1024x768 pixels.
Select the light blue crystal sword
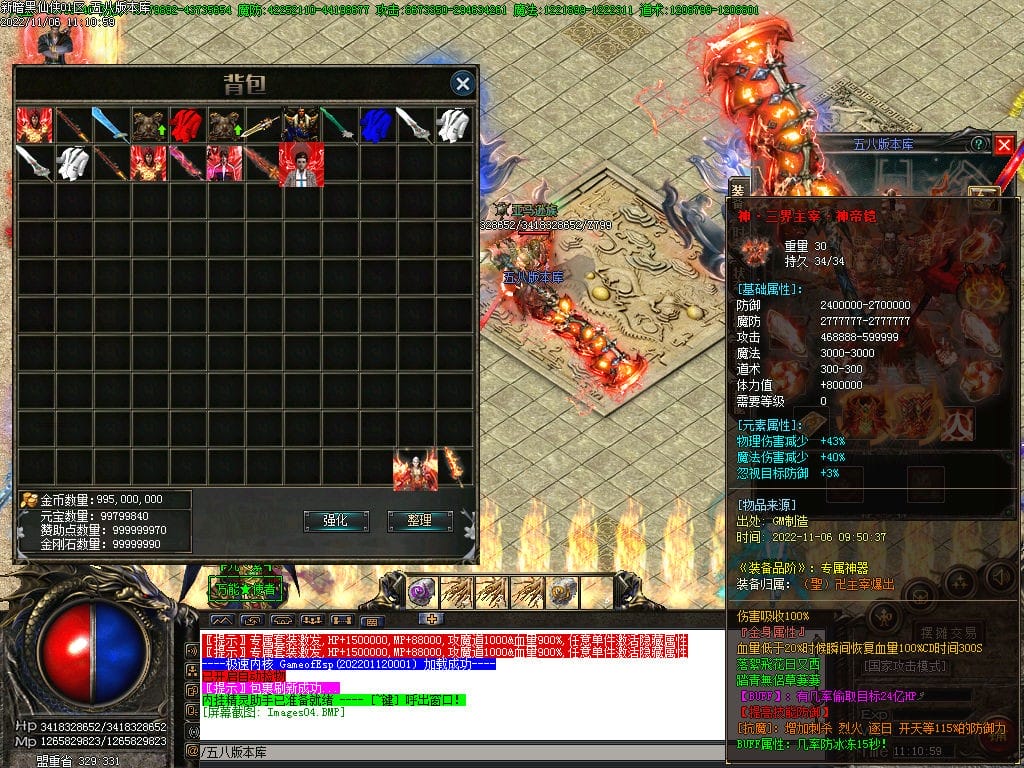tap(110, 125)
